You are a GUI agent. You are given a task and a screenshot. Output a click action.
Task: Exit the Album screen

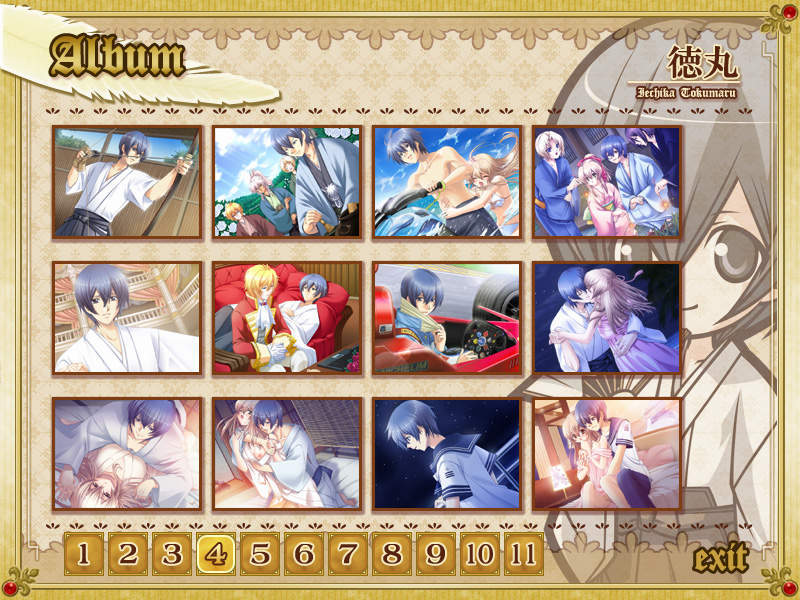tap(720, 558)
